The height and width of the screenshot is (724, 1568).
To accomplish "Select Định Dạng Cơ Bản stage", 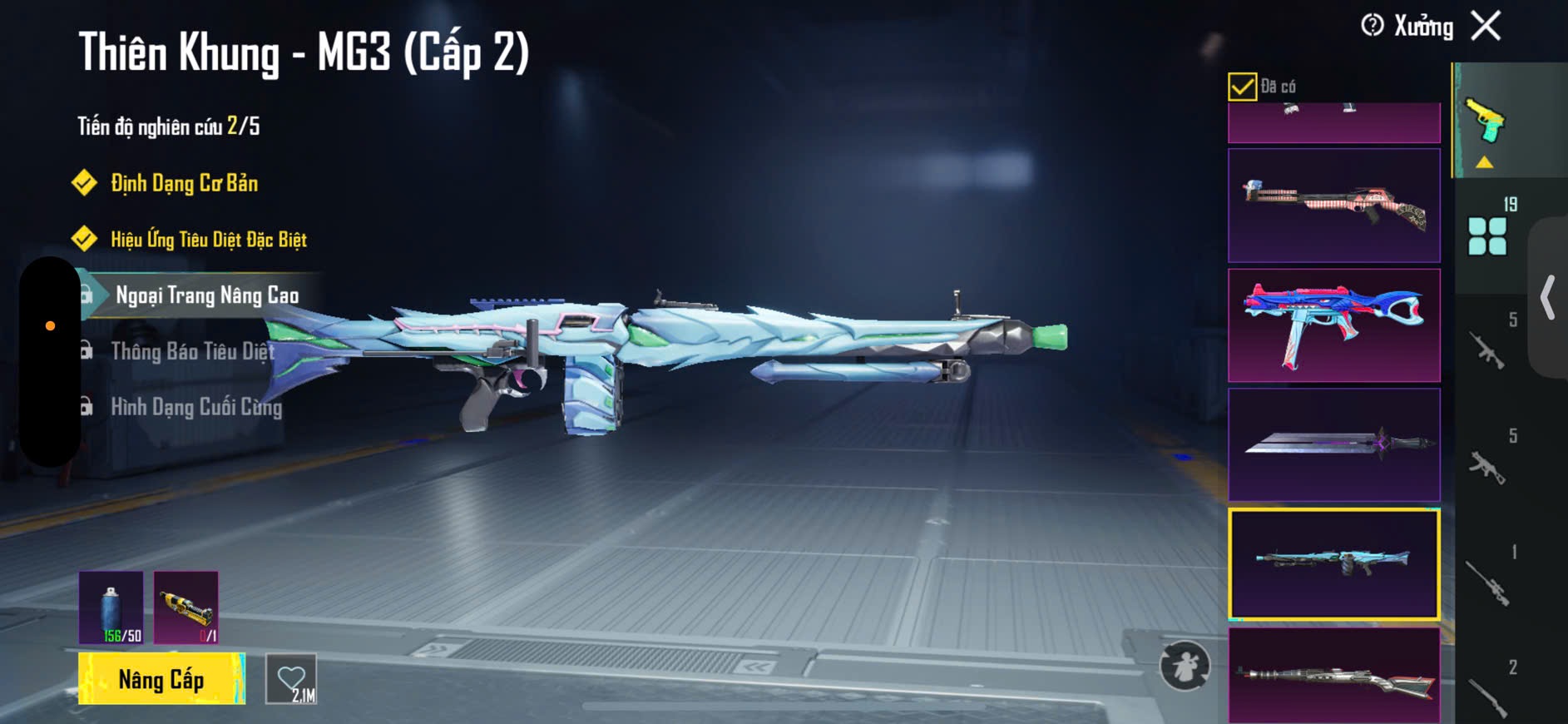I will coord(184,183).
